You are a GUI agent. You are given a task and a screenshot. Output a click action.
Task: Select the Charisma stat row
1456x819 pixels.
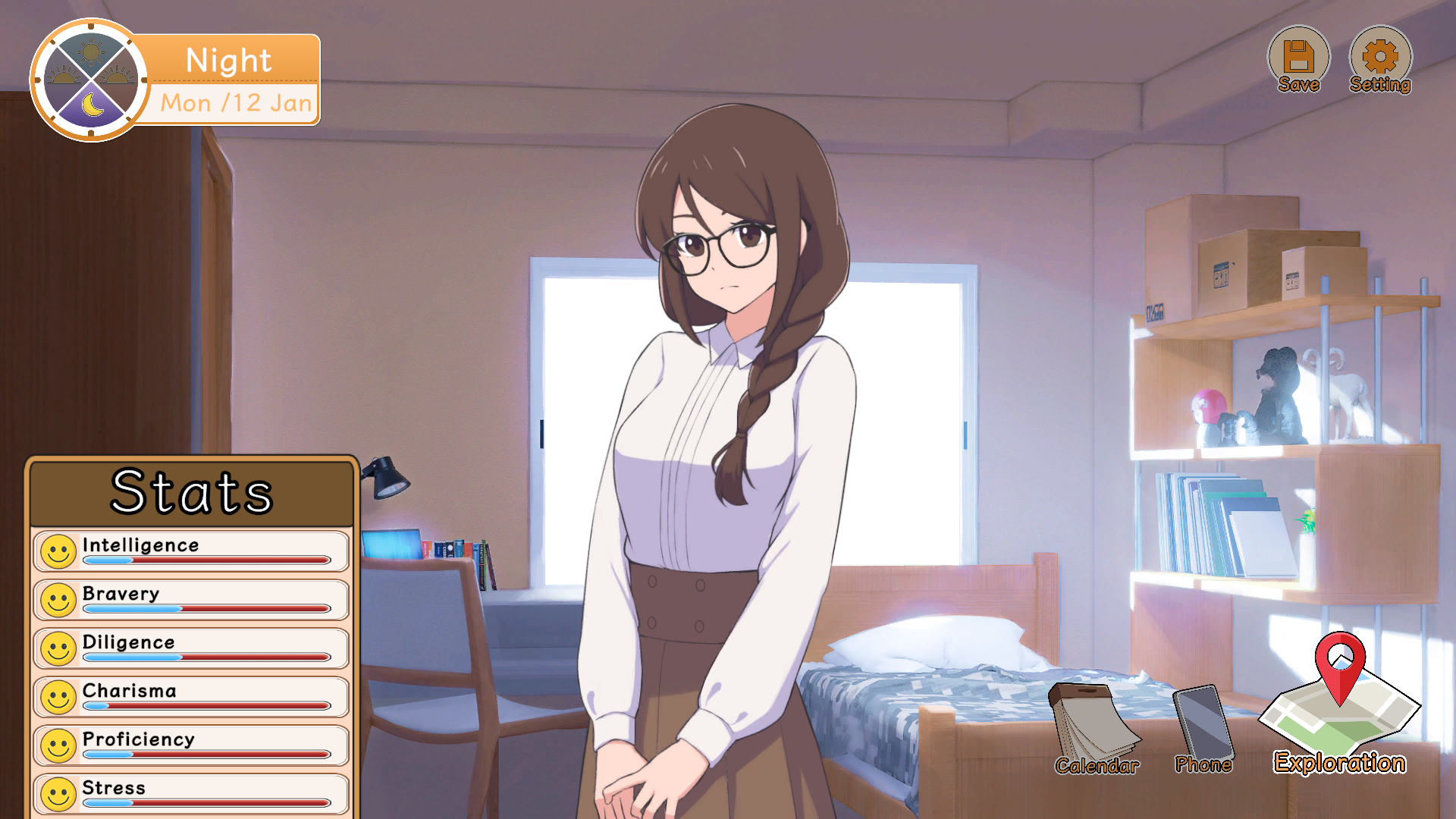pyautogui.click(x=191, y=697)
